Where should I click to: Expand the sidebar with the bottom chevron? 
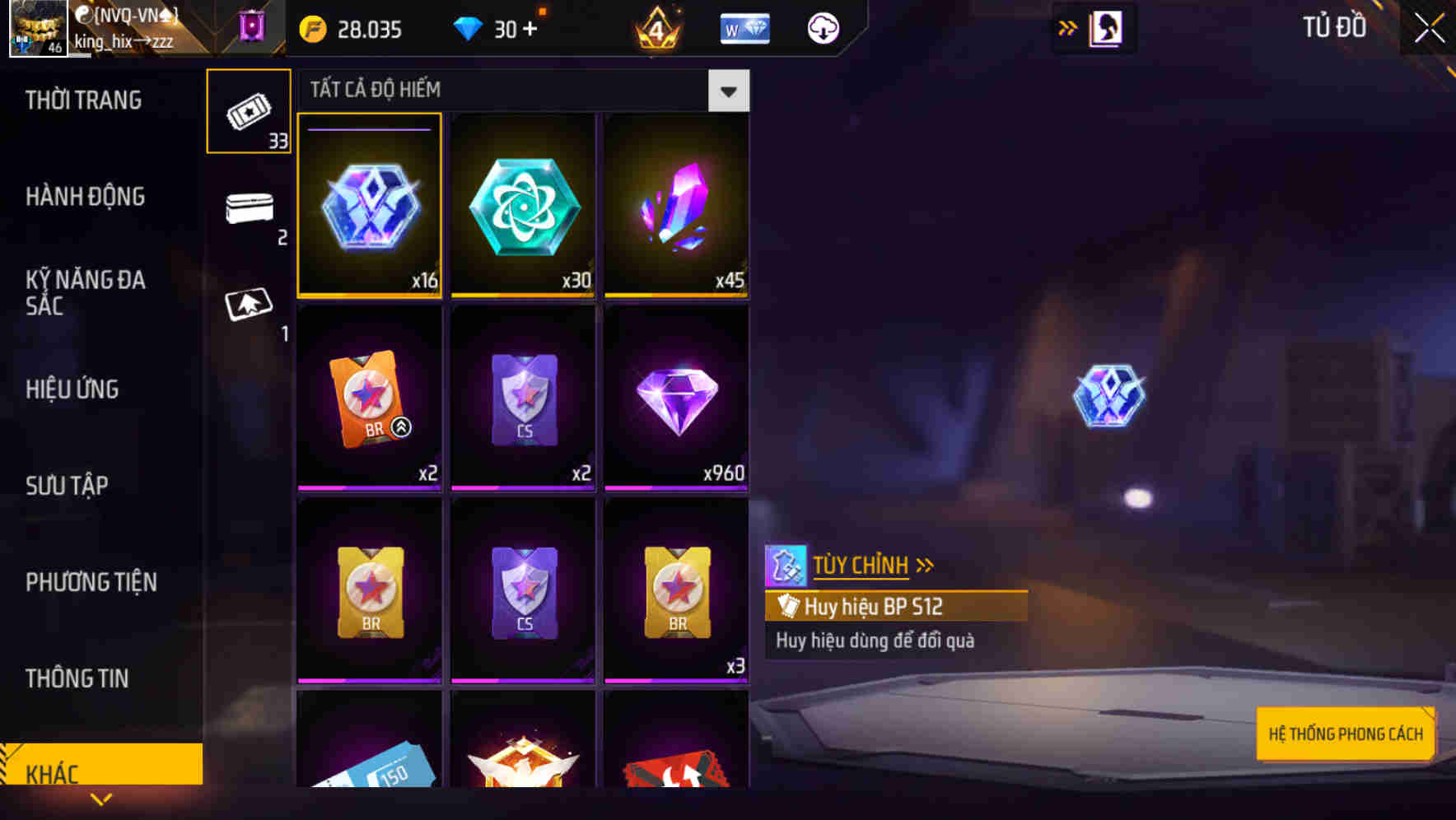coord(102,798)
